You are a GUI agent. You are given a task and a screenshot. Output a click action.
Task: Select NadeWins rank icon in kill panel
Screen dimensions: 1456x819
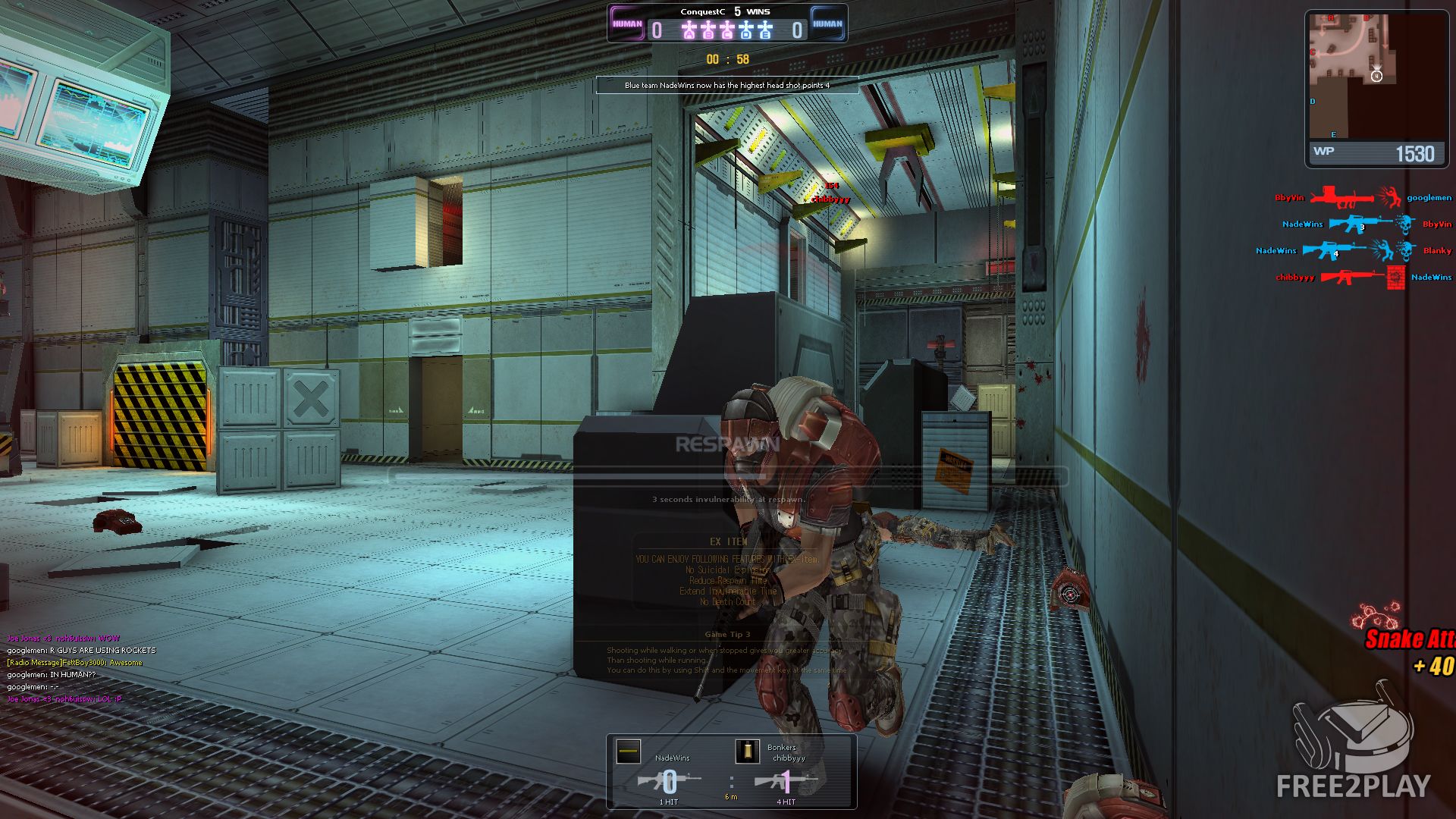pos(629,752)
